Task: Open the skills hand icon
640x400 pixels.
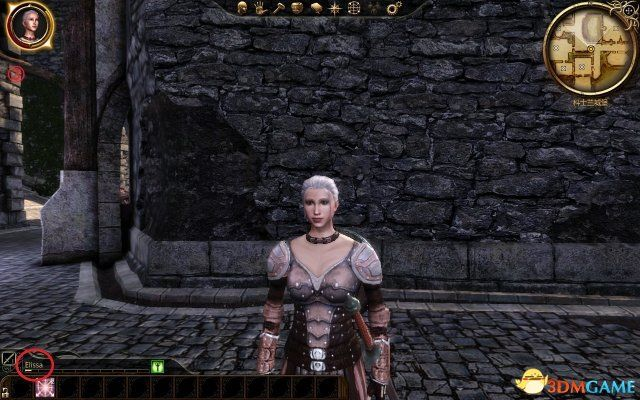Action: (260, 8)
